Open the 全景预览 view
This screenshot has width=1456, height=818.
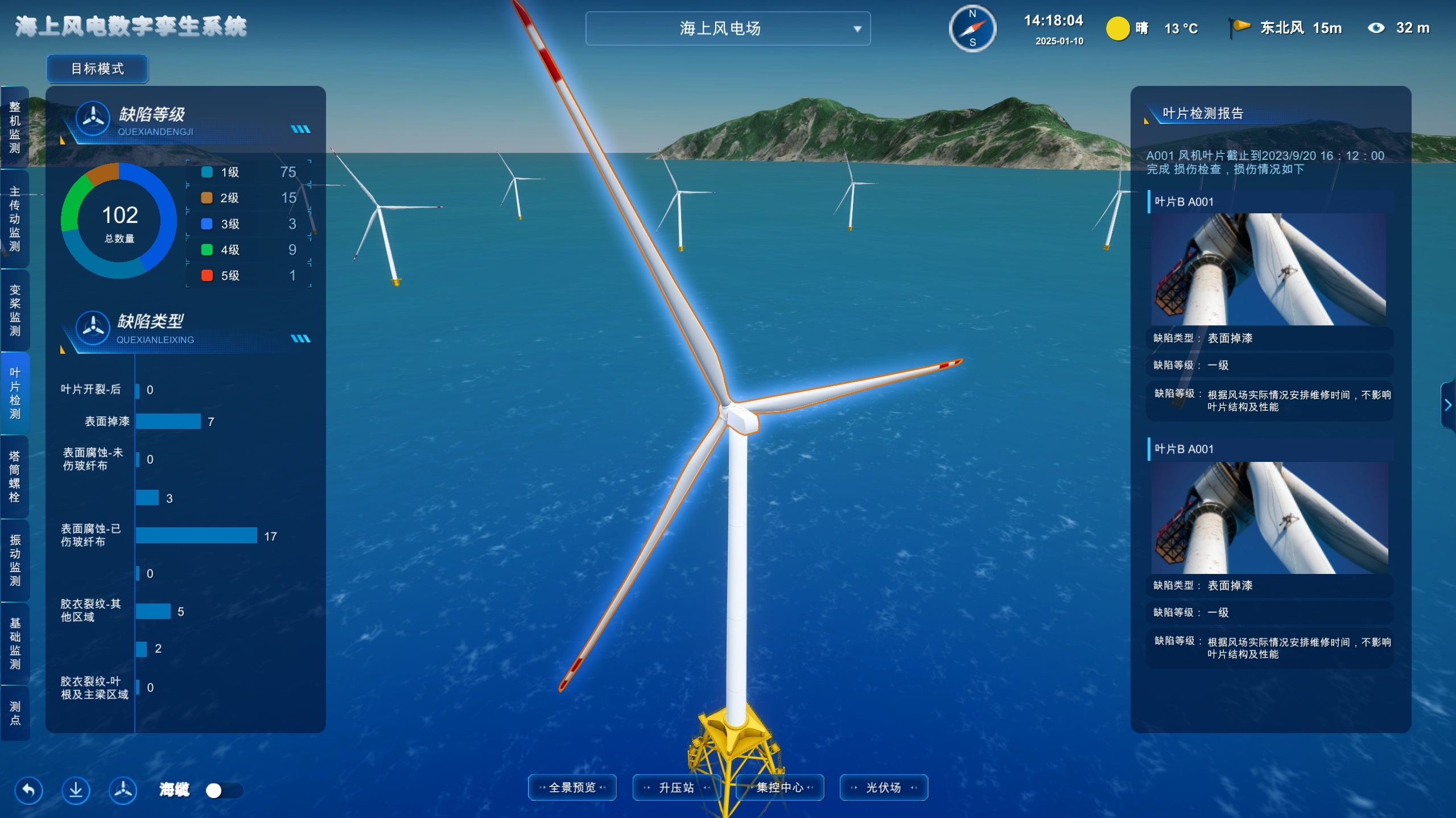pos(572,788)
